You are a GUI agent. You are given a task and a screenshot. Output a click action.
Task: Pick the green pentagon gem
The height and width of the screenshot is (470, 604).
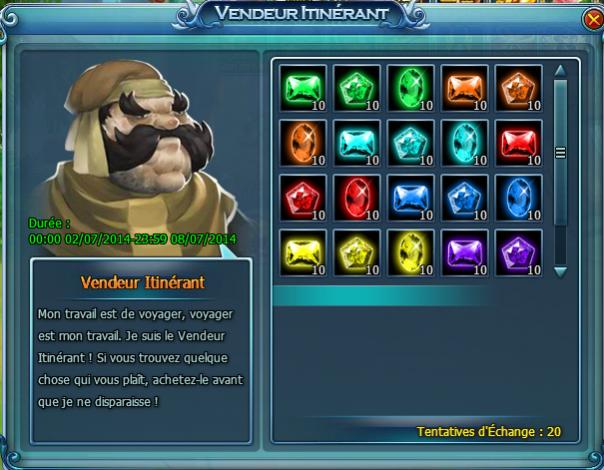tap(352, 87)
